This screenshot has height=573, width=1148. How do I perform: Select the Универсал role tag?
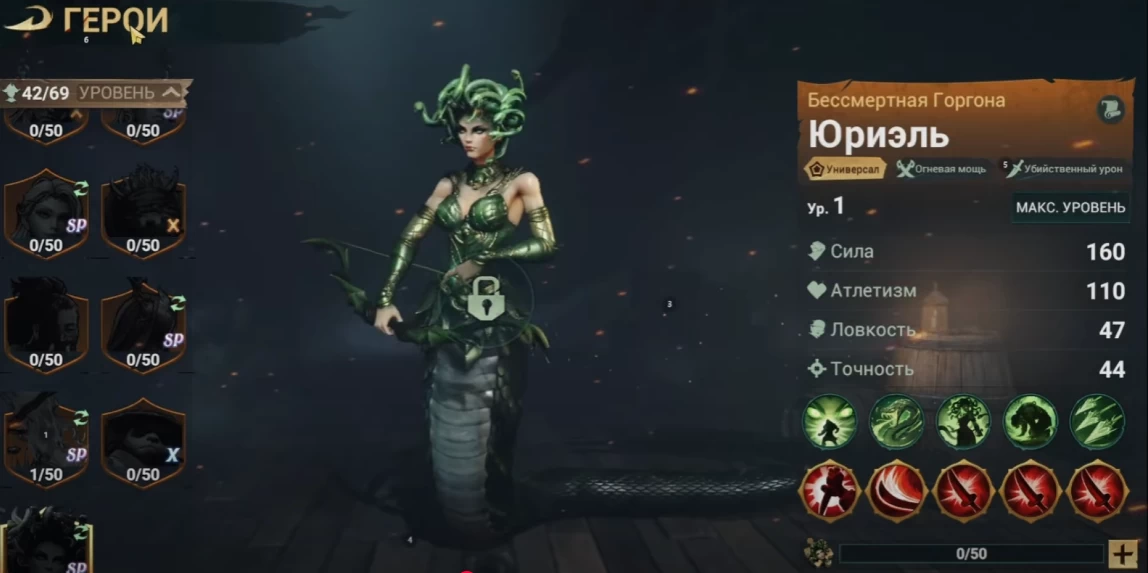pyautogui.click(x=844, y=169)
